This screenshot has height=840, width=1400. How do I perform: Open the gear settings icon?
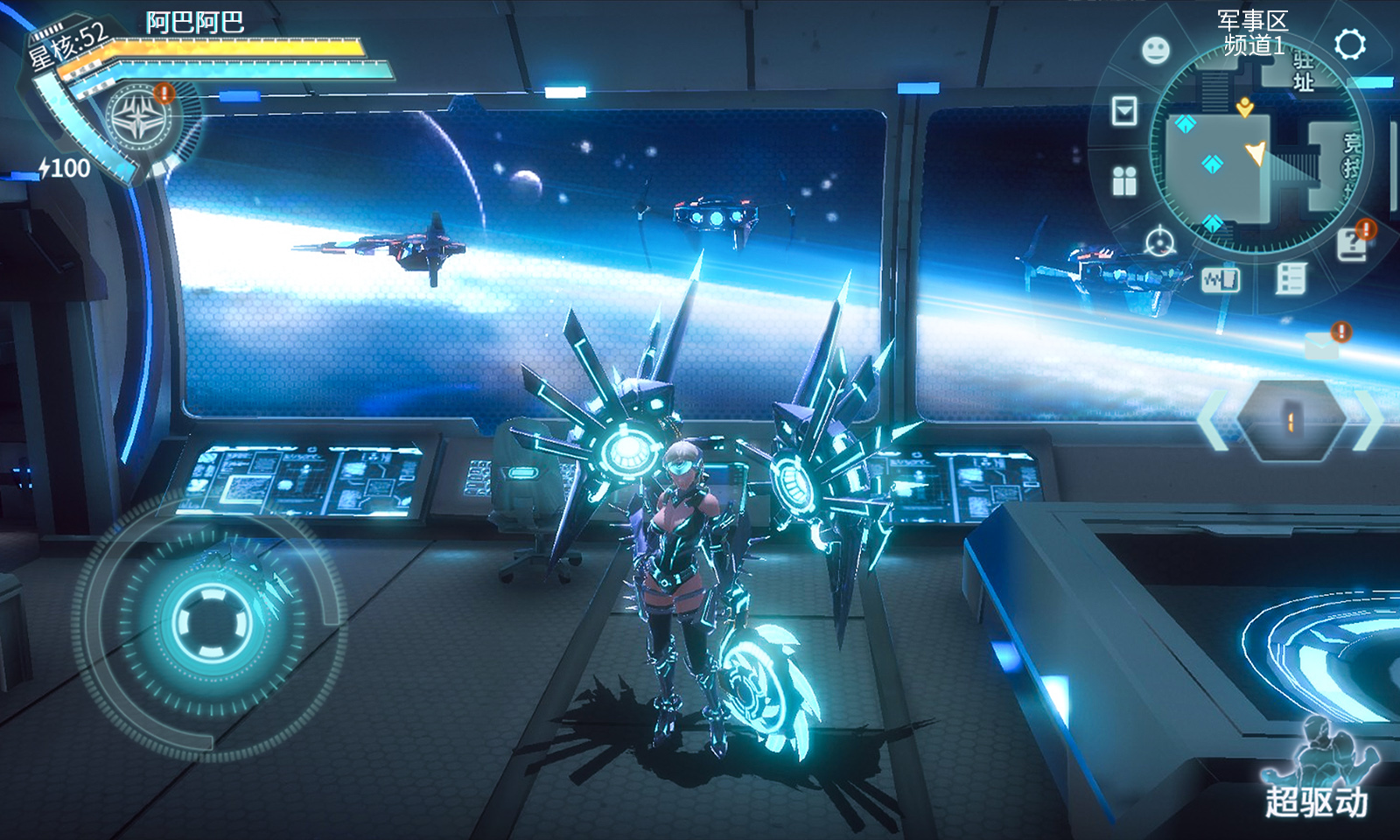click(x=1349, y=44)
